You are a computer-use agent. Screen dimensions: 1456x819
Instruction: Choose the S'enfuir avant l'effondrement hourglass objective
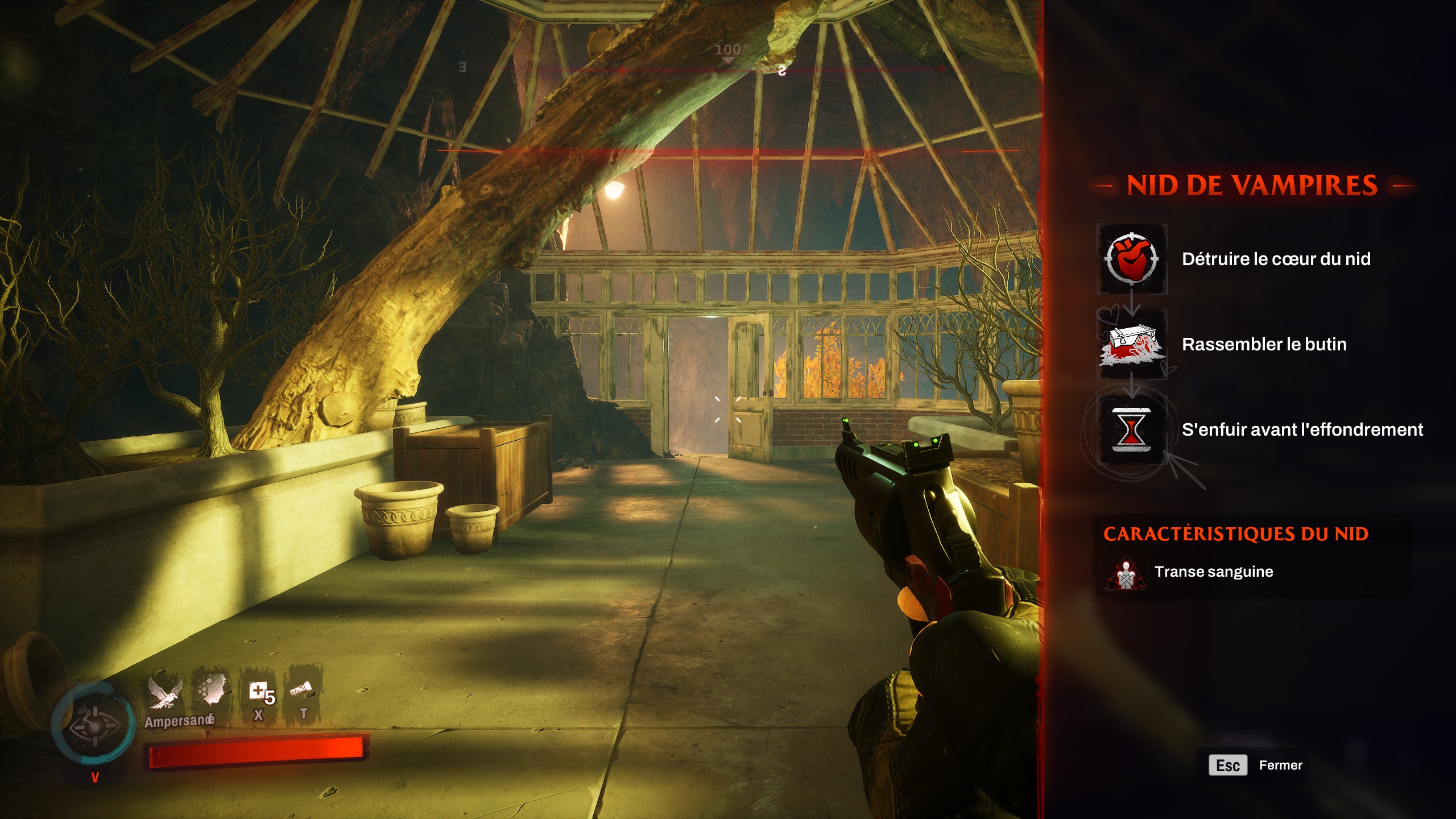click(1132, 429)
